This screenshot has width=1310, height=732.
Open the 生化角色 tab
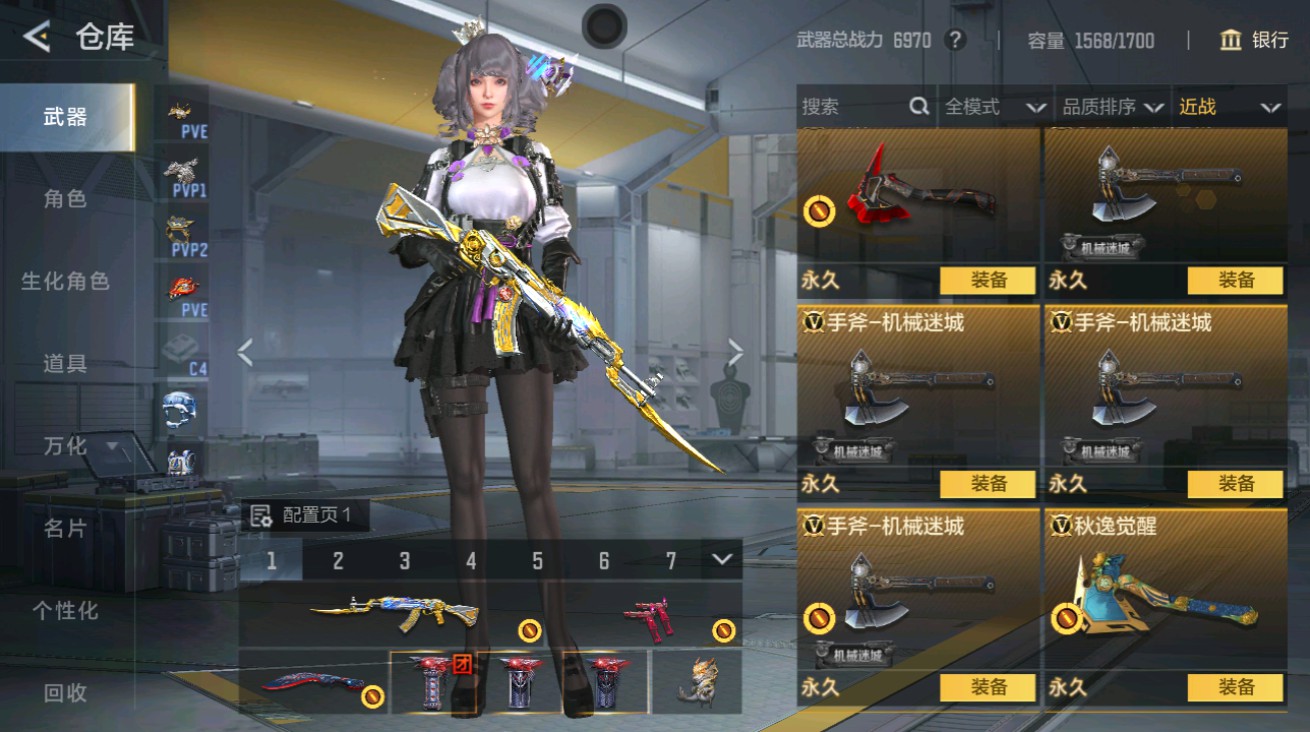pos(65,282)
